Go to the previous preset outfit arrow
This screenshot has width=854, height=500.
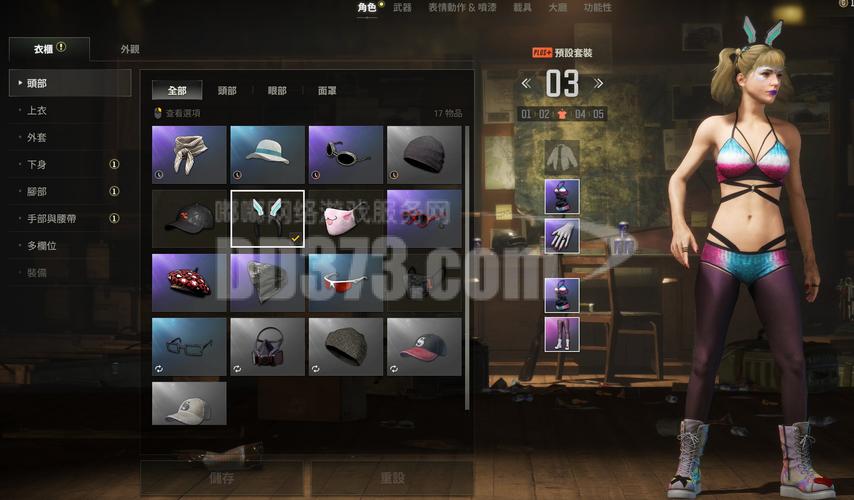point(527,84)
